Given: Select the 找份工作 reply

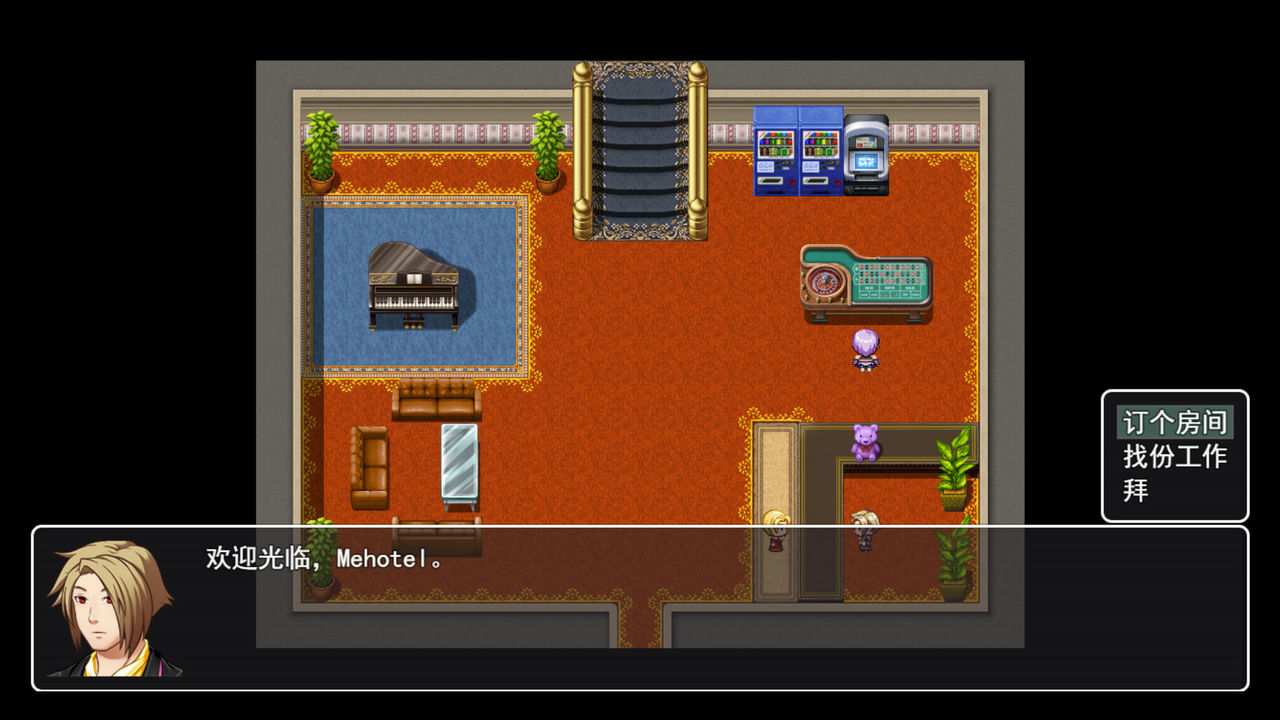Looking at the screenshot, I should pos(1174,457).
